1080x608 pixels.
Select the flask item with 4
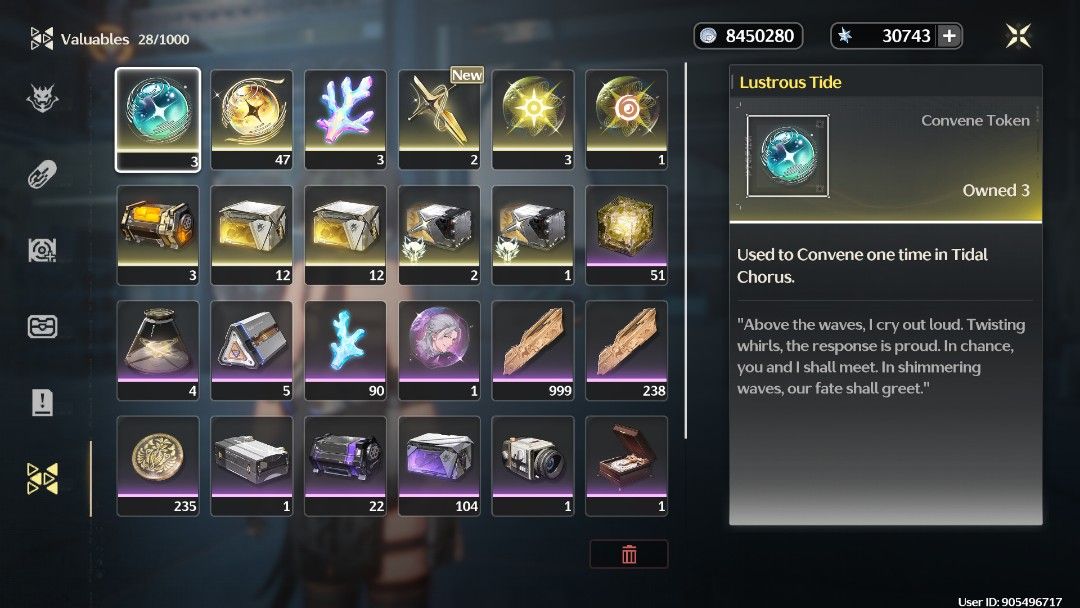[158, 350]
